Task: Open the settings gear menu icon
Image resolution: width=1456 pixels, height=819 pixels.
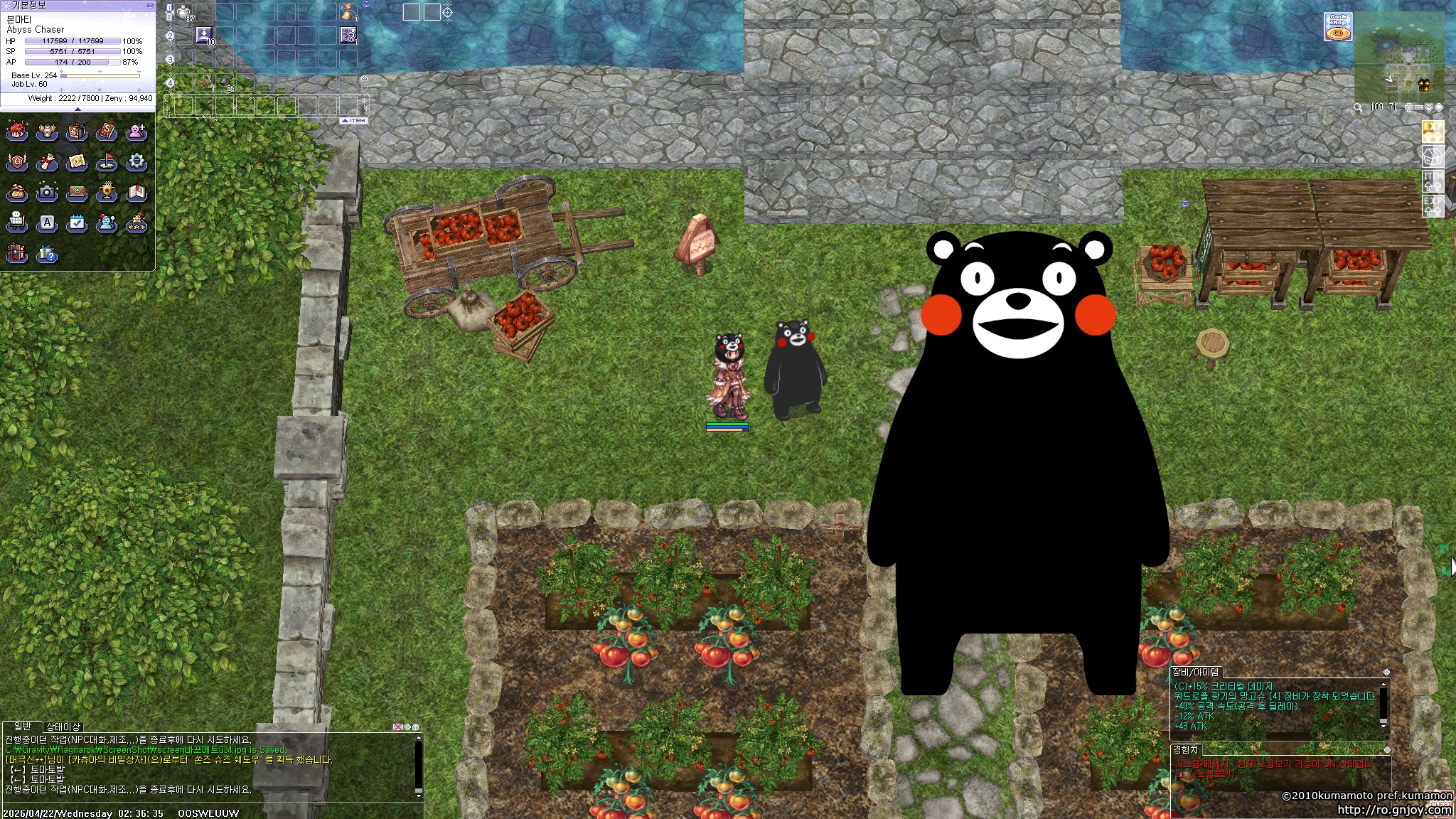Action: click(136, 162)
